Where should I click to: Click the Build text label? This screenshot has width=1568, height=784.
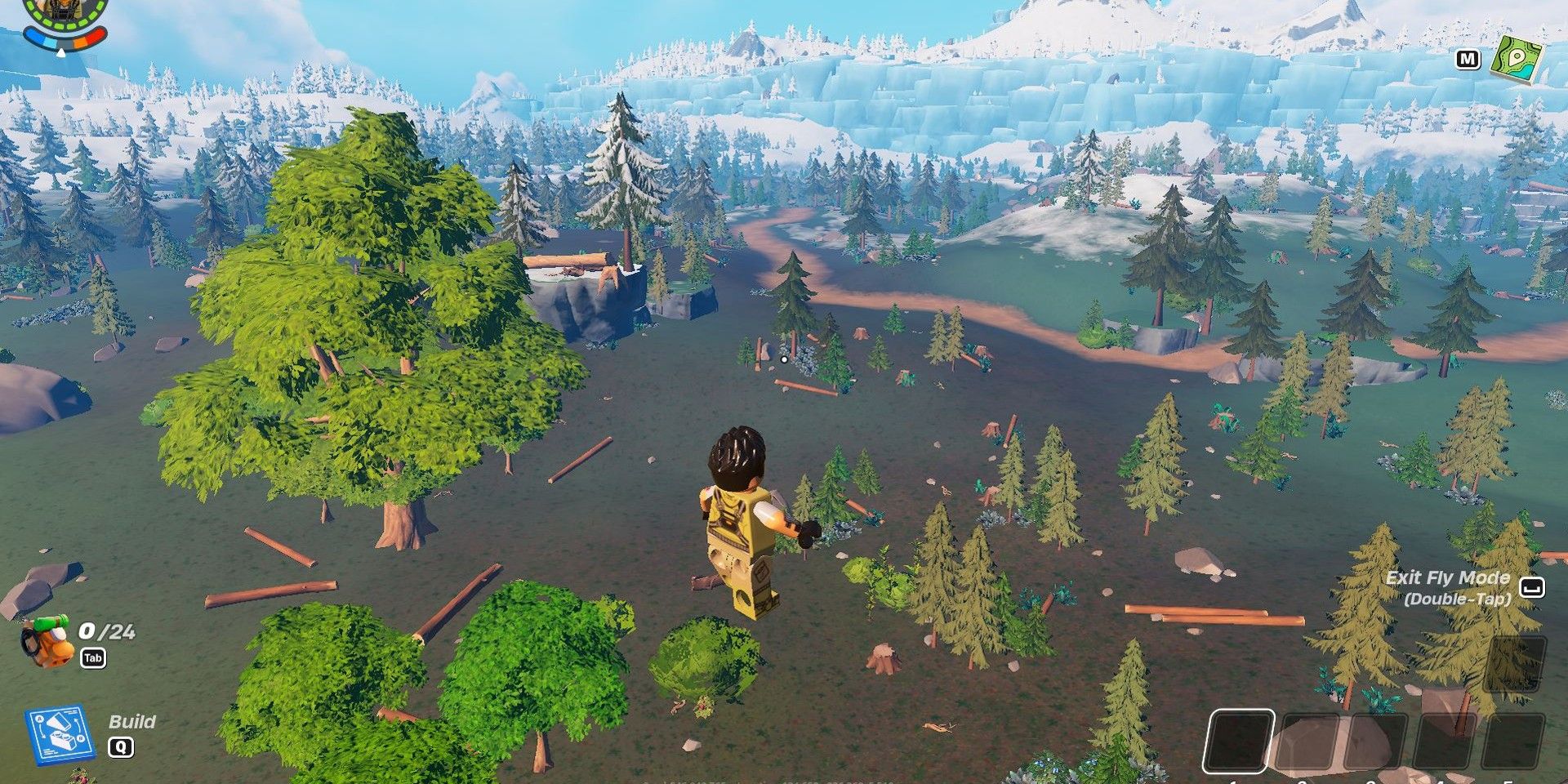[133, 722]
